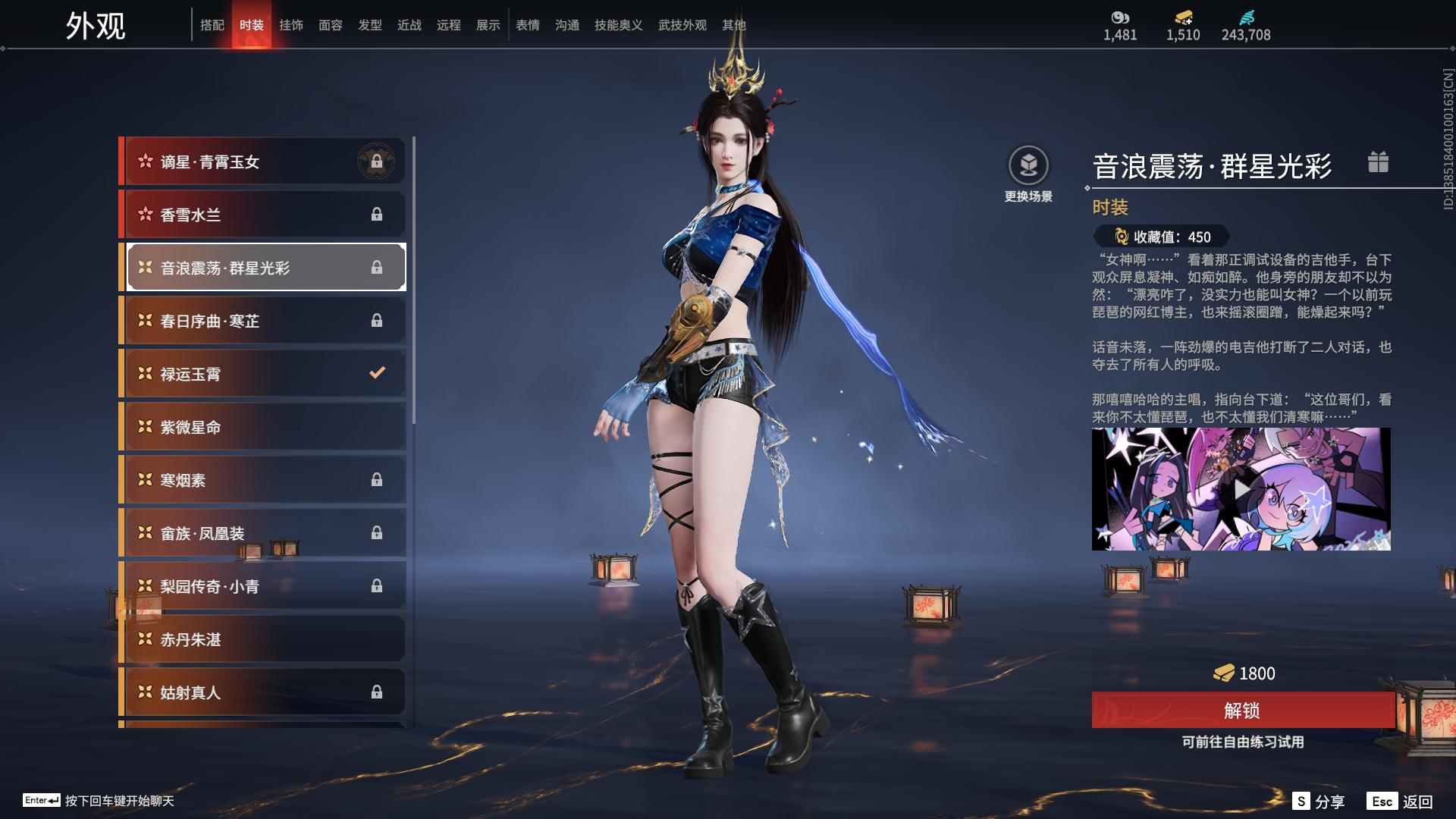Switch to the 武技外观 tab
1456x819 pixels.
click(x=681, y=24)
